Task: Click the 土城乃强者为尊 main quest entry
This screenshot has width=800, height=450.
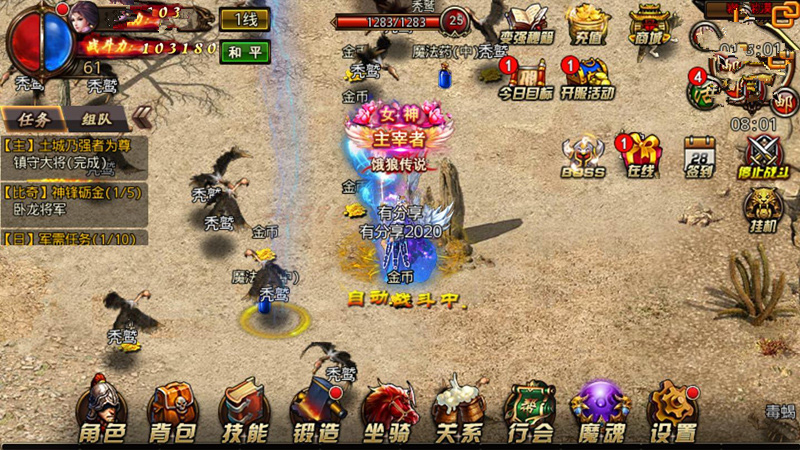Action: [x=75, y=152]
